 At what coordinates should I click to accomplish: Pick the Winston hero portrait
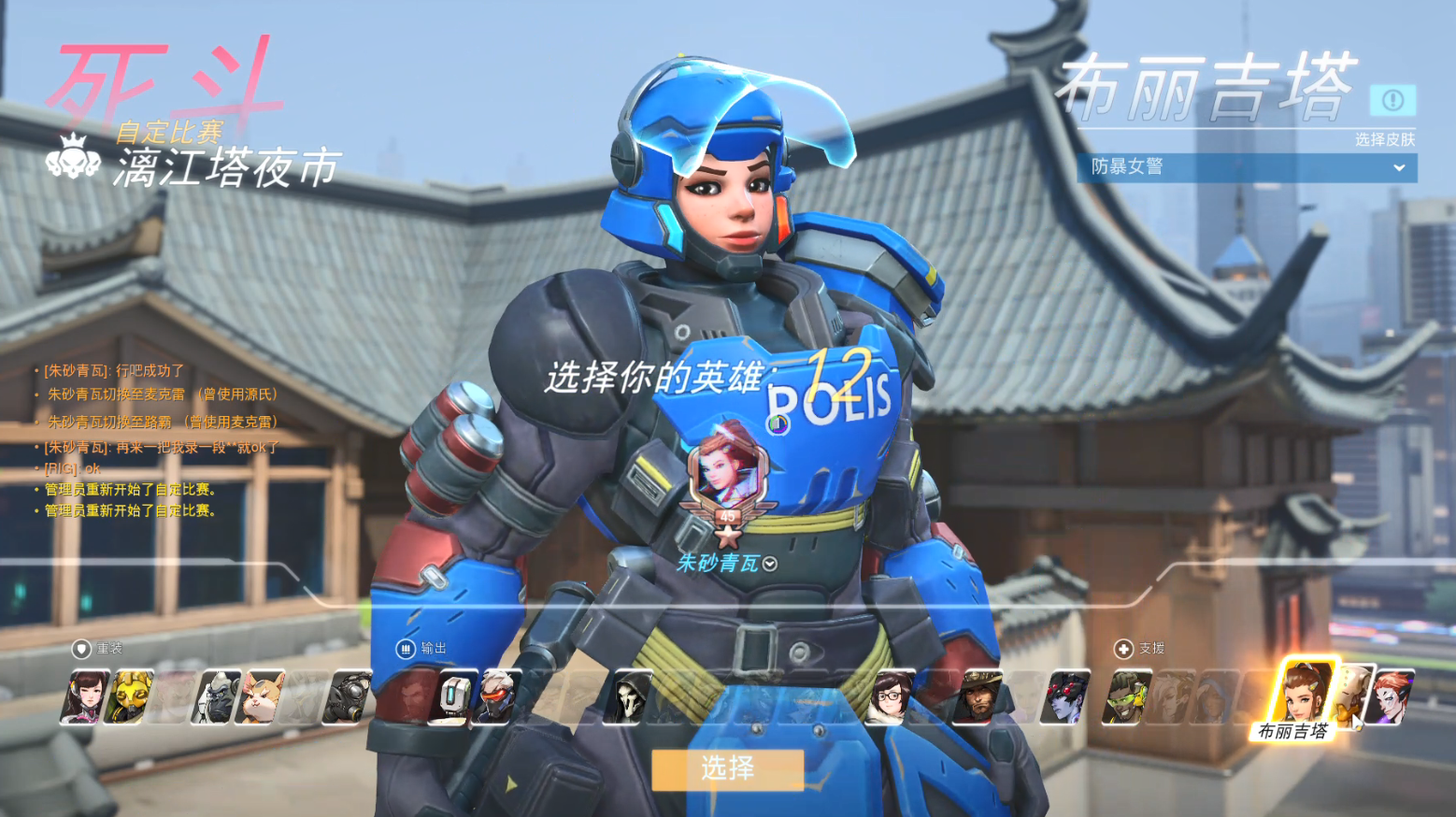coord(216,697)
